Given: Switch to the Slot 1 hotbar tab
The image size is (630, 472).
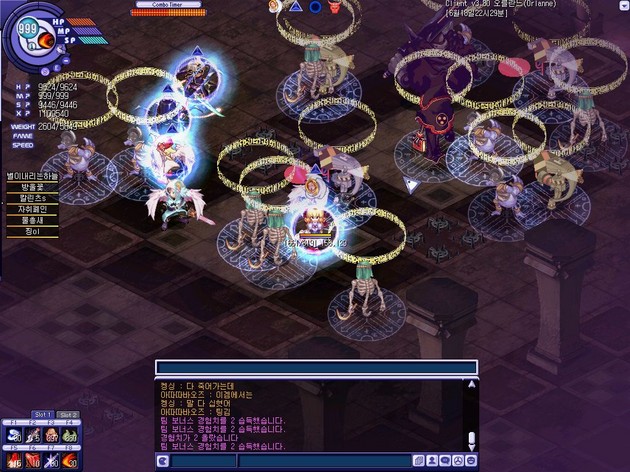Looking at the screenshot, I should pyautogui.click(x=42, y=414).
